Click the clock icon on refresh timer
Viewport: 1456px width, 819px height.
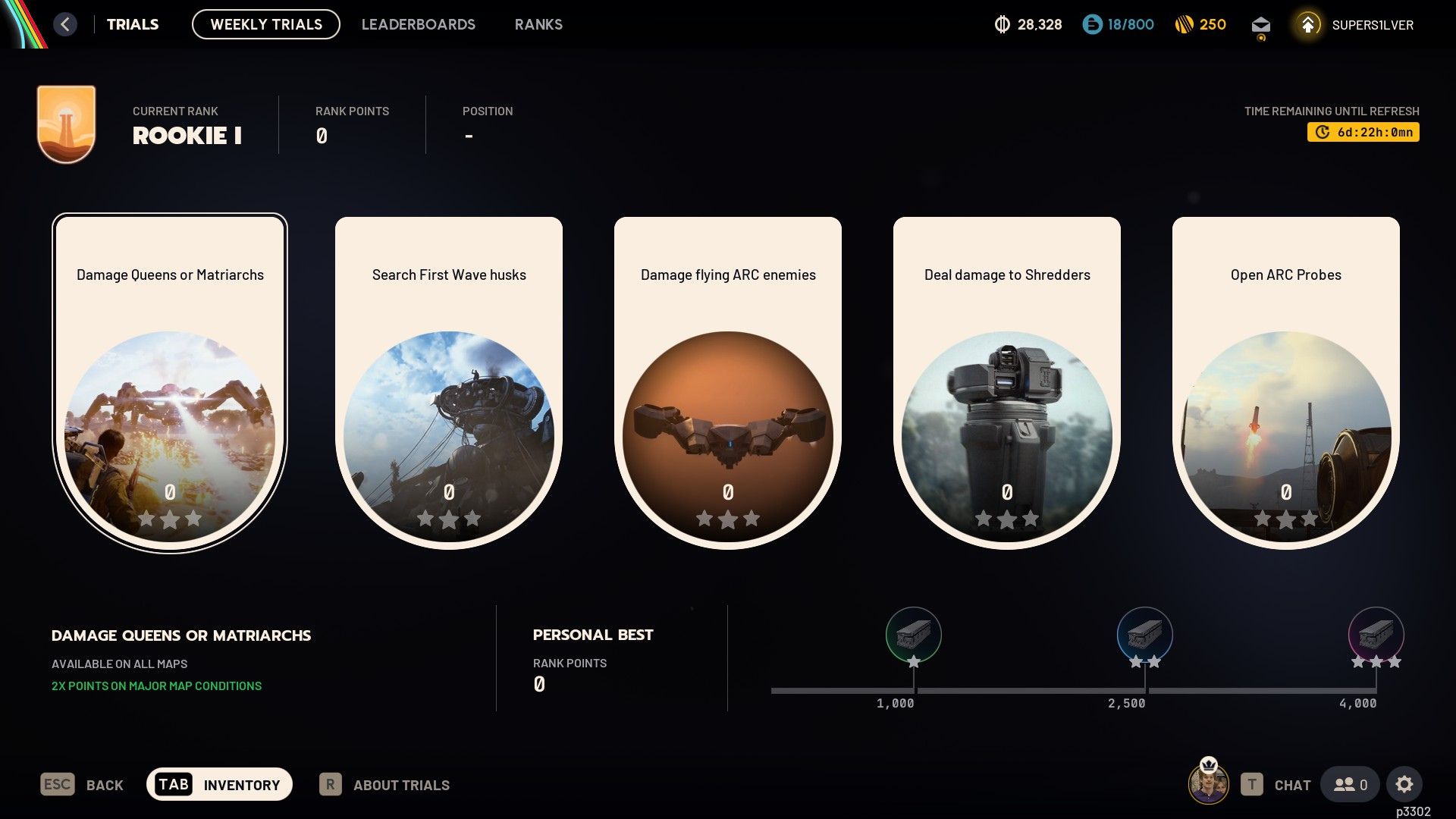coord(1322,132)
